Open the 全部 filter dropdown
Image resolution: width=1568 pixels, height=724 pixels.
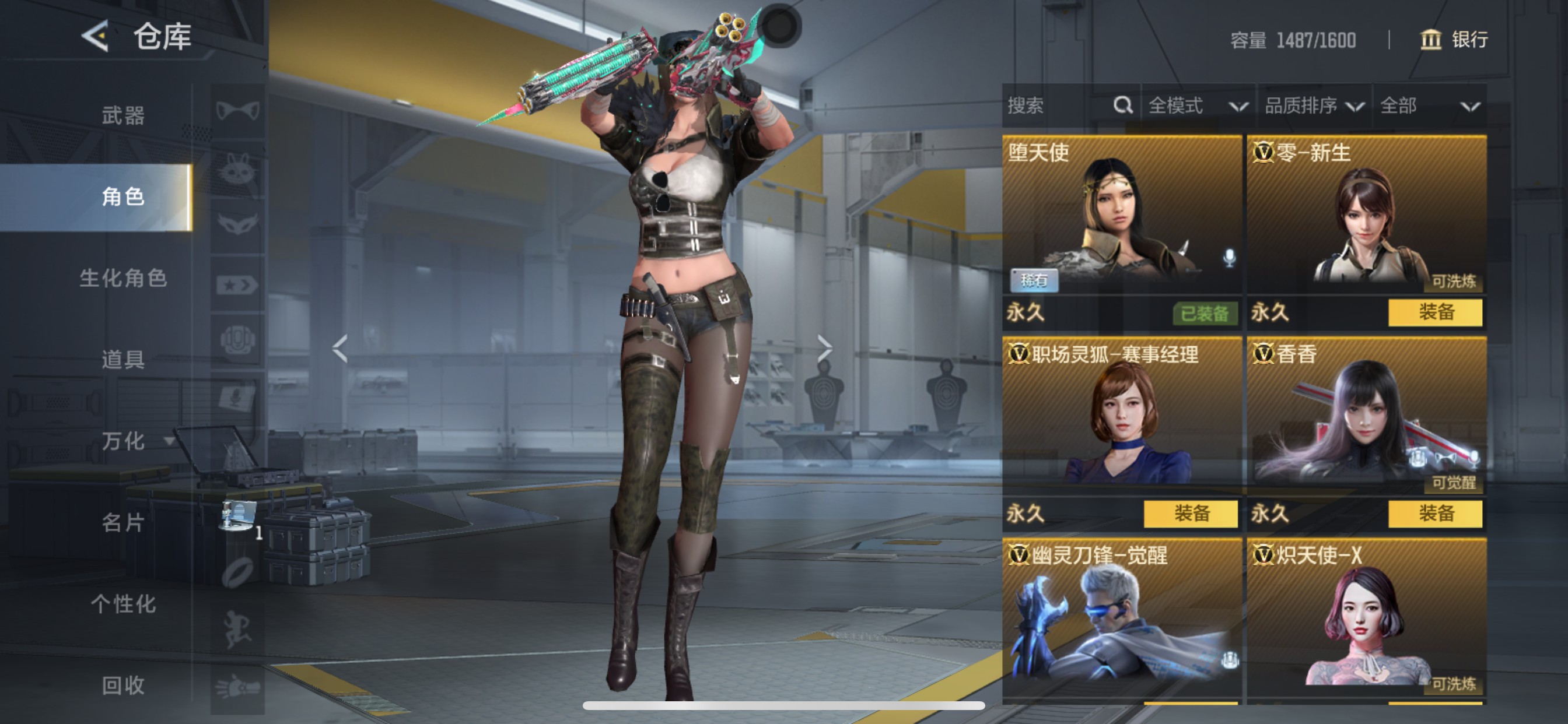click(x=1429, y=106)
